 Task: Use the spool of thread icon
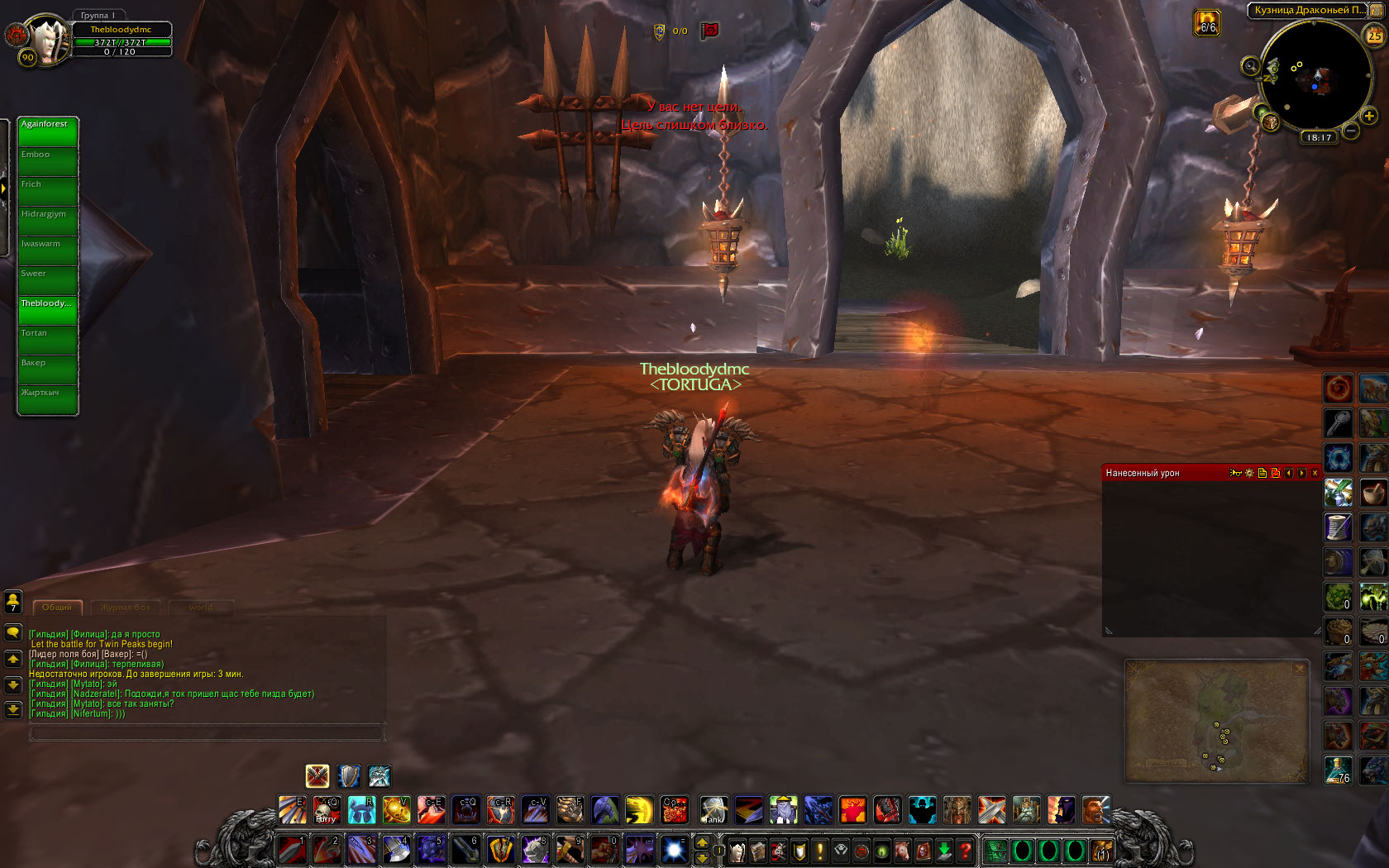tap(1338, 527)
